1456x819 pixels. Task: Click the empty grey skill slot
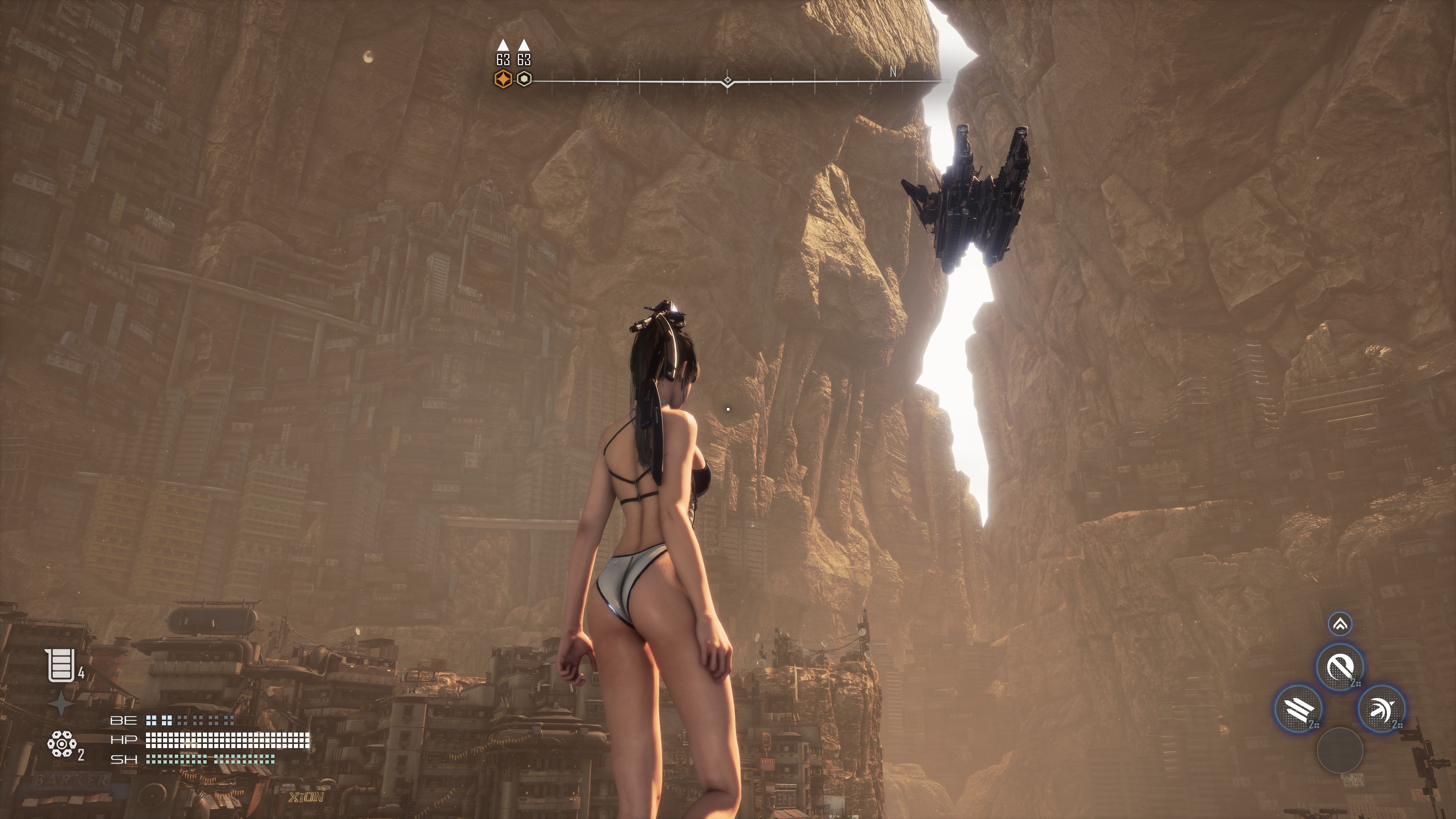tap(1340, 750)
